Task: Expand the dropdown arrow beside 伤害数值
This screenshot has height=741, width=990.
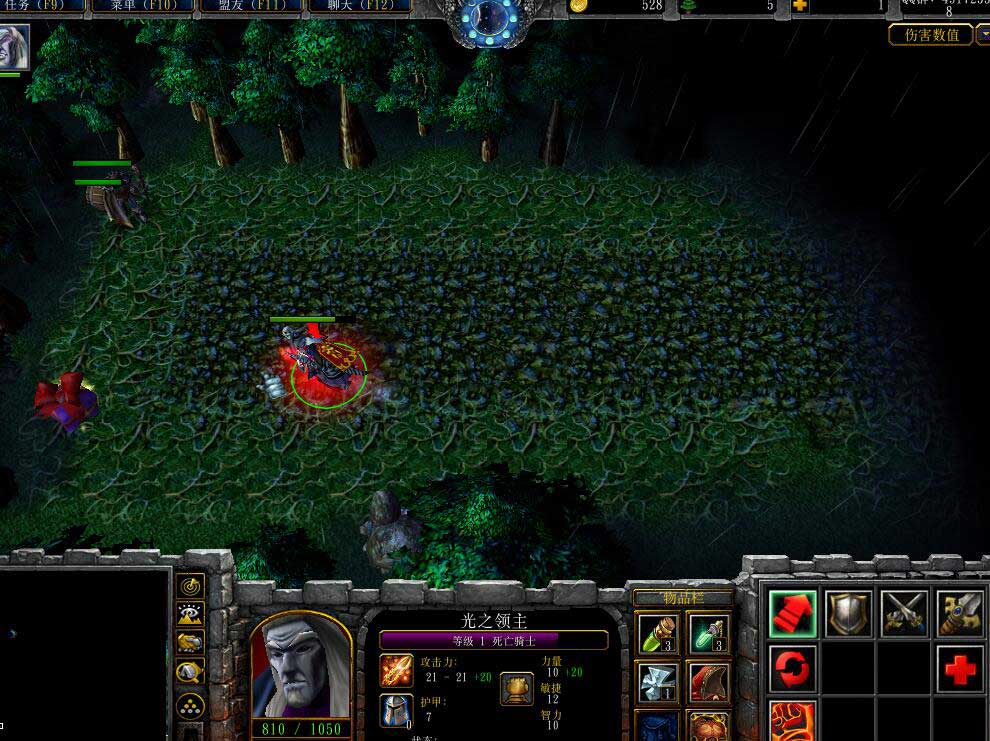Action: pos(981,35)
